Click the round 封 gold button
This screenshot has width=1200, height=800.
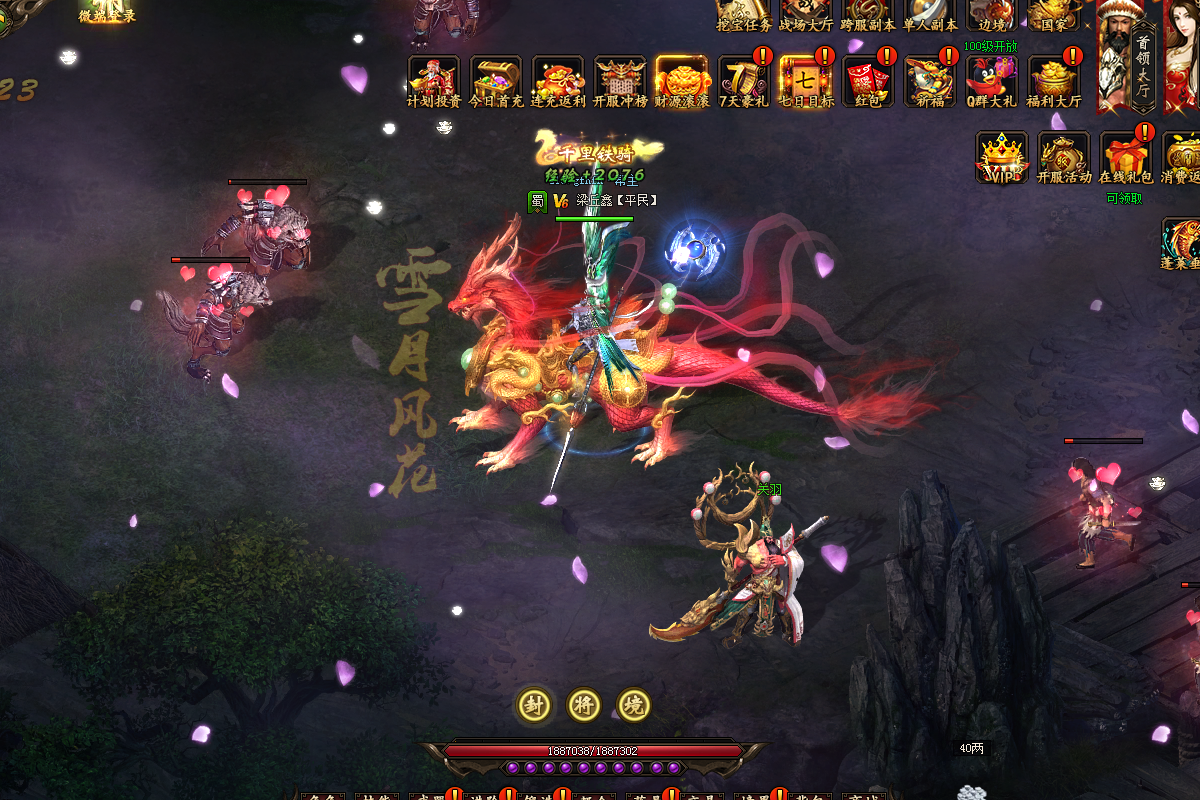click(534, 705)
